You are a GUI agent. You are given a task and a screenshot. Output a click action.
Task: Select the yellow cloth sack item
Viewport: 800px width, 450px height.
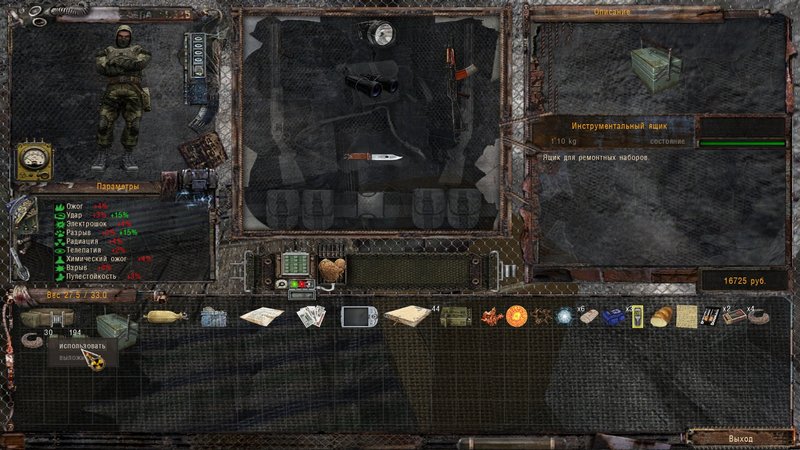[165, 316]
